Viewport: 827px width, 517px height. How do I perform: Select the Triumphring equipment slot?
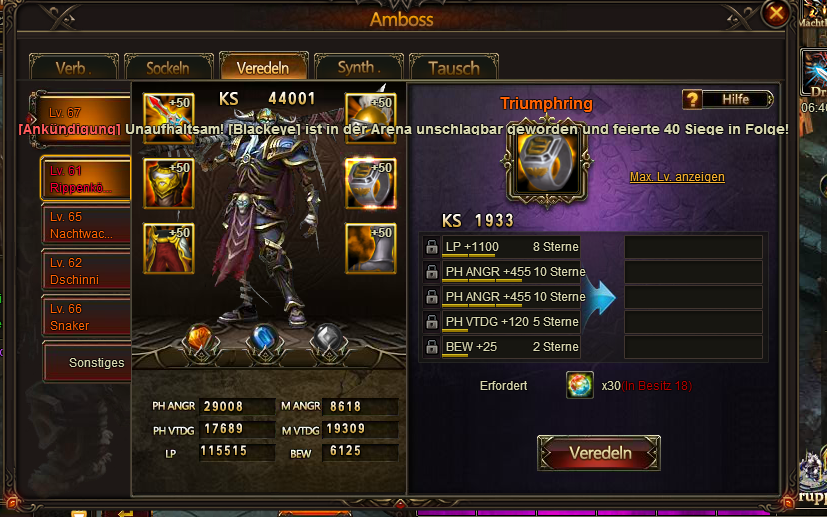pos(370,183)
